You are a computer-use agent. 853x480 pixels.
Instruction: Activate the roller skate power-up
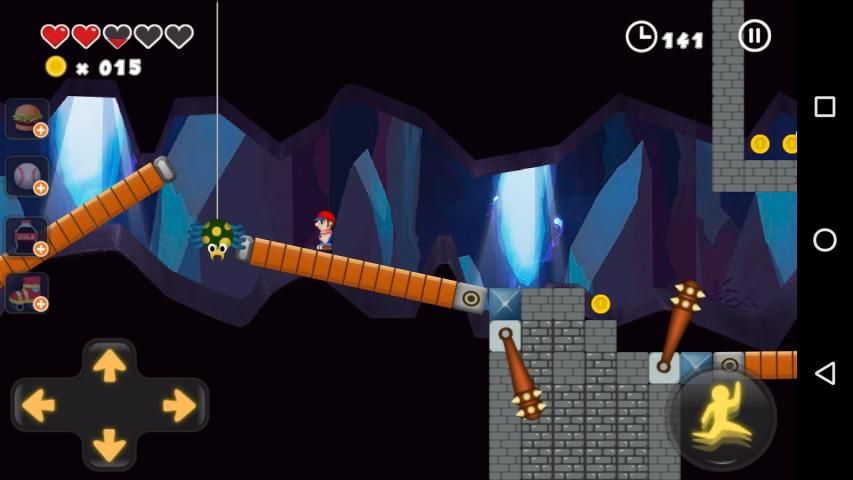click(27, 292)
